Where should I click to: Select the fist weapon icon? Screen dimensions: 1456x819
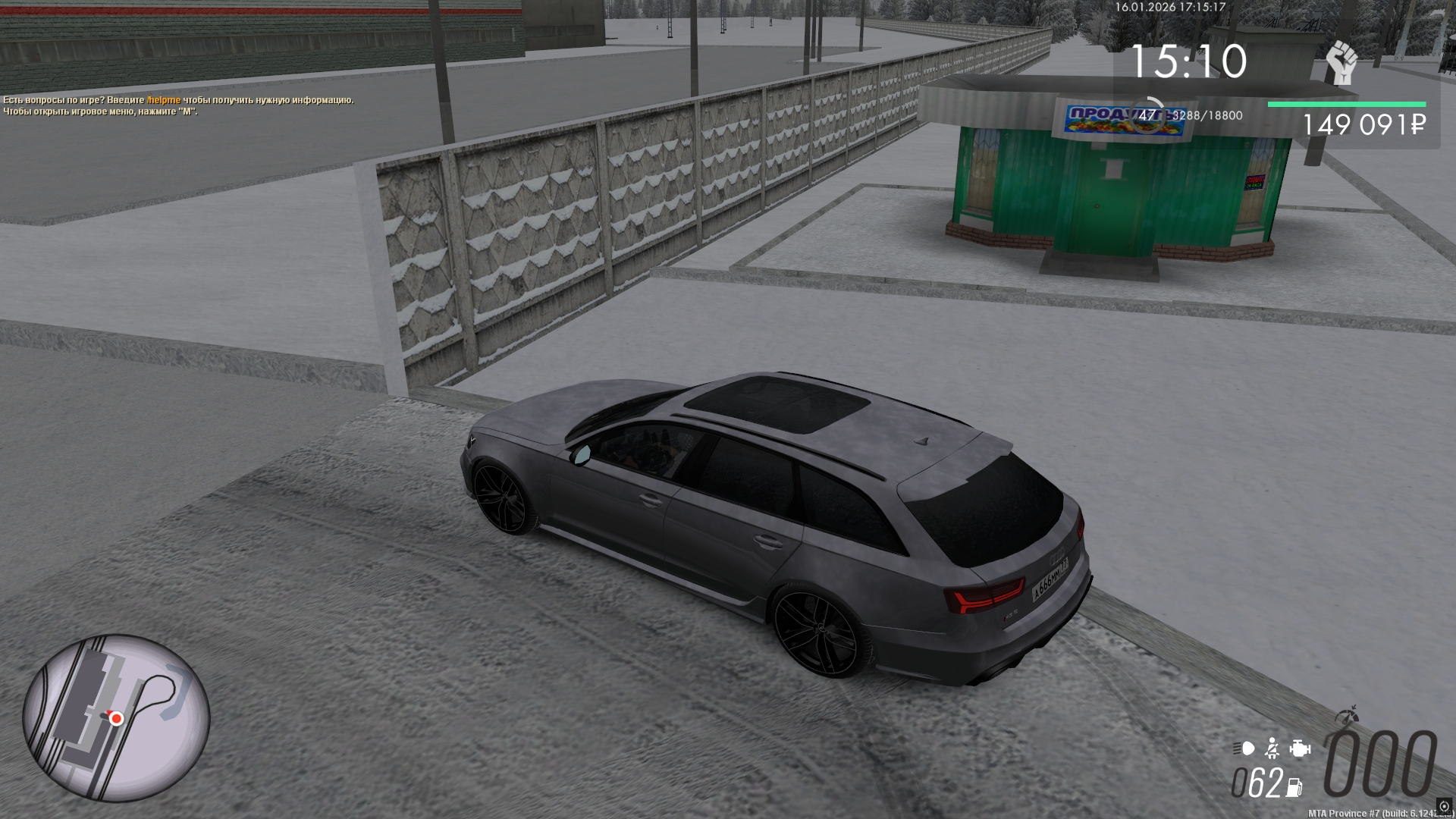pyautogui.click(x=1341, y=64)
